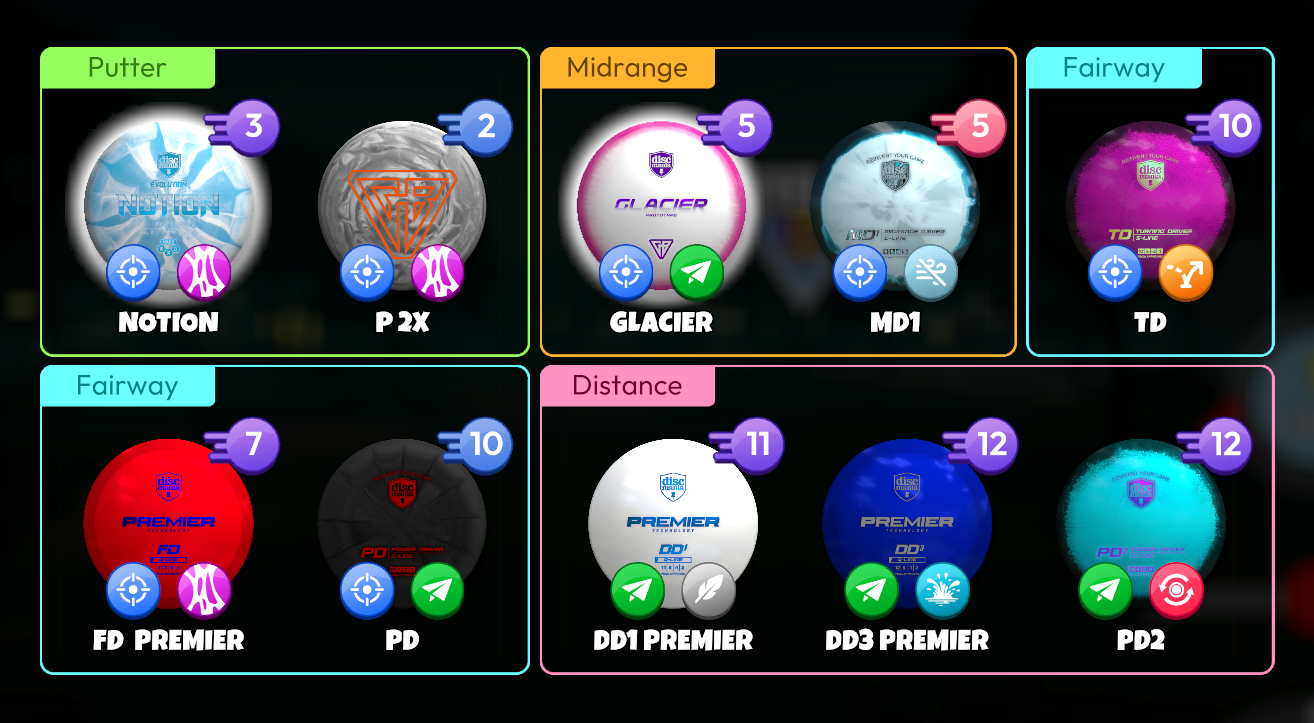Click the green paper plane icon under Glacier
This screenshot has height=723, width=1314.
(x=697, y=271)
